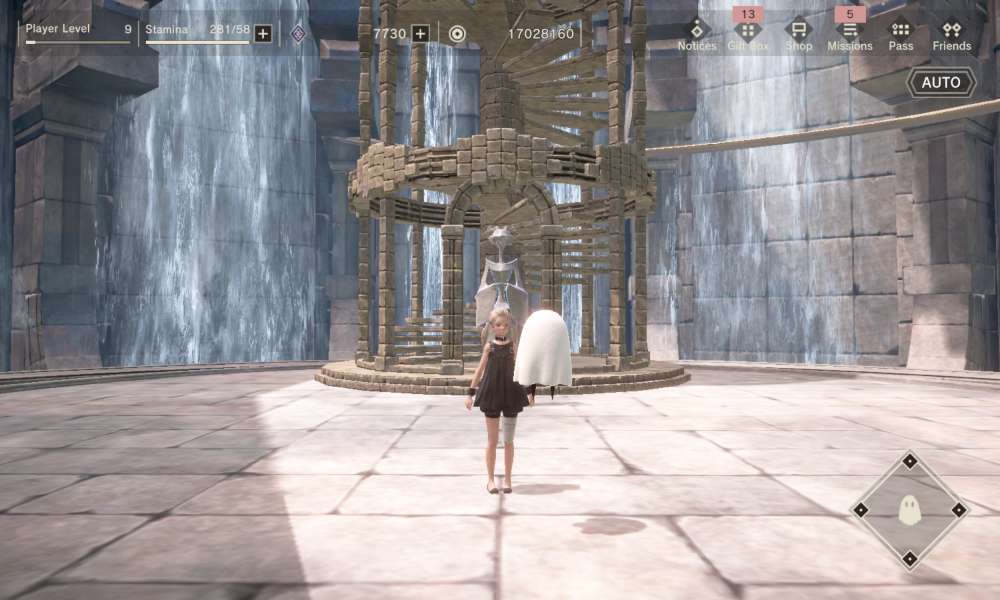Toggle the AUTO button
This screenshot has width=1000, height=600.
941,82
